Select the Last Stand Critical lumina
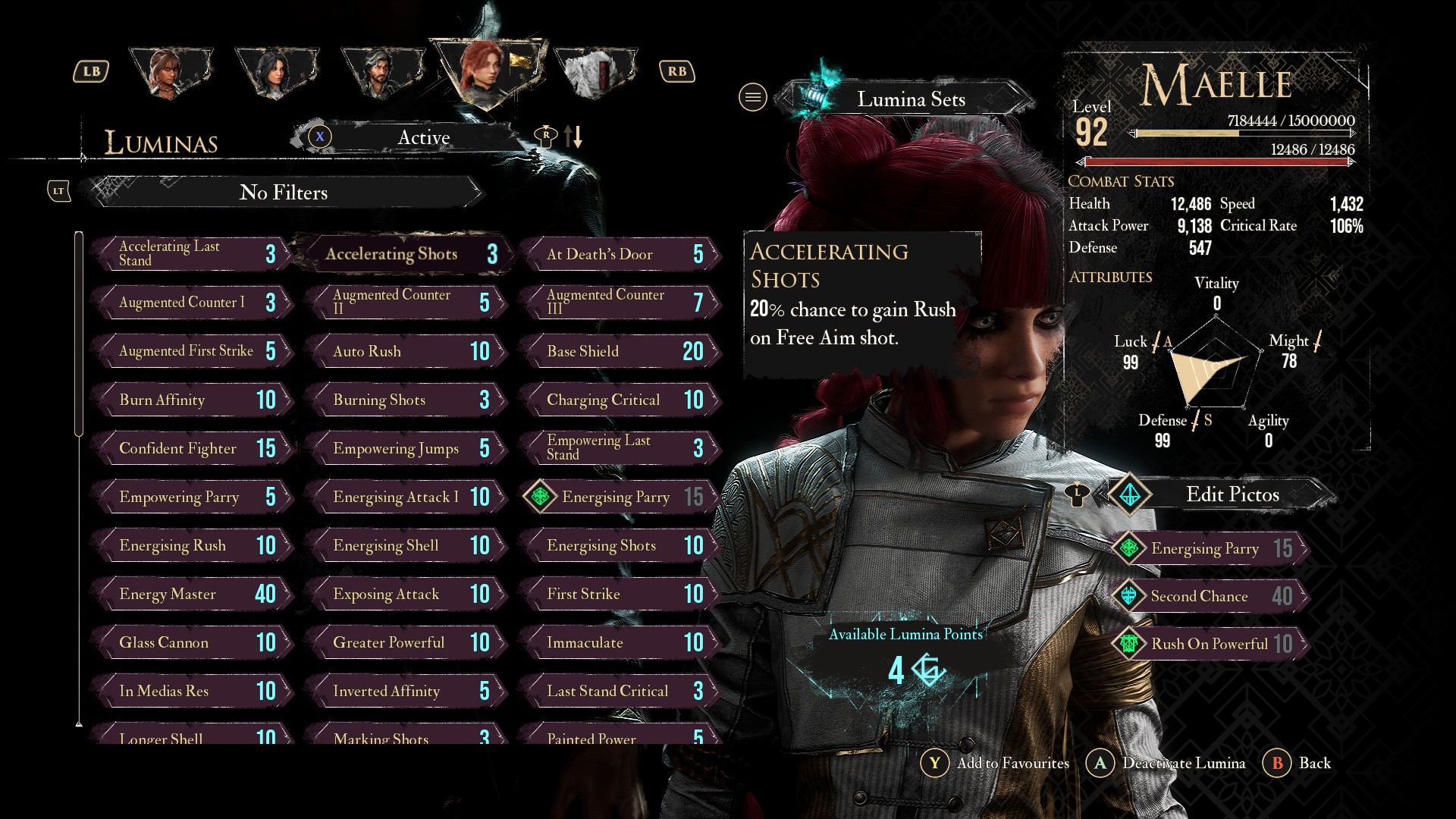This screenshot has width=1456, height=819. tap(618, 691)
